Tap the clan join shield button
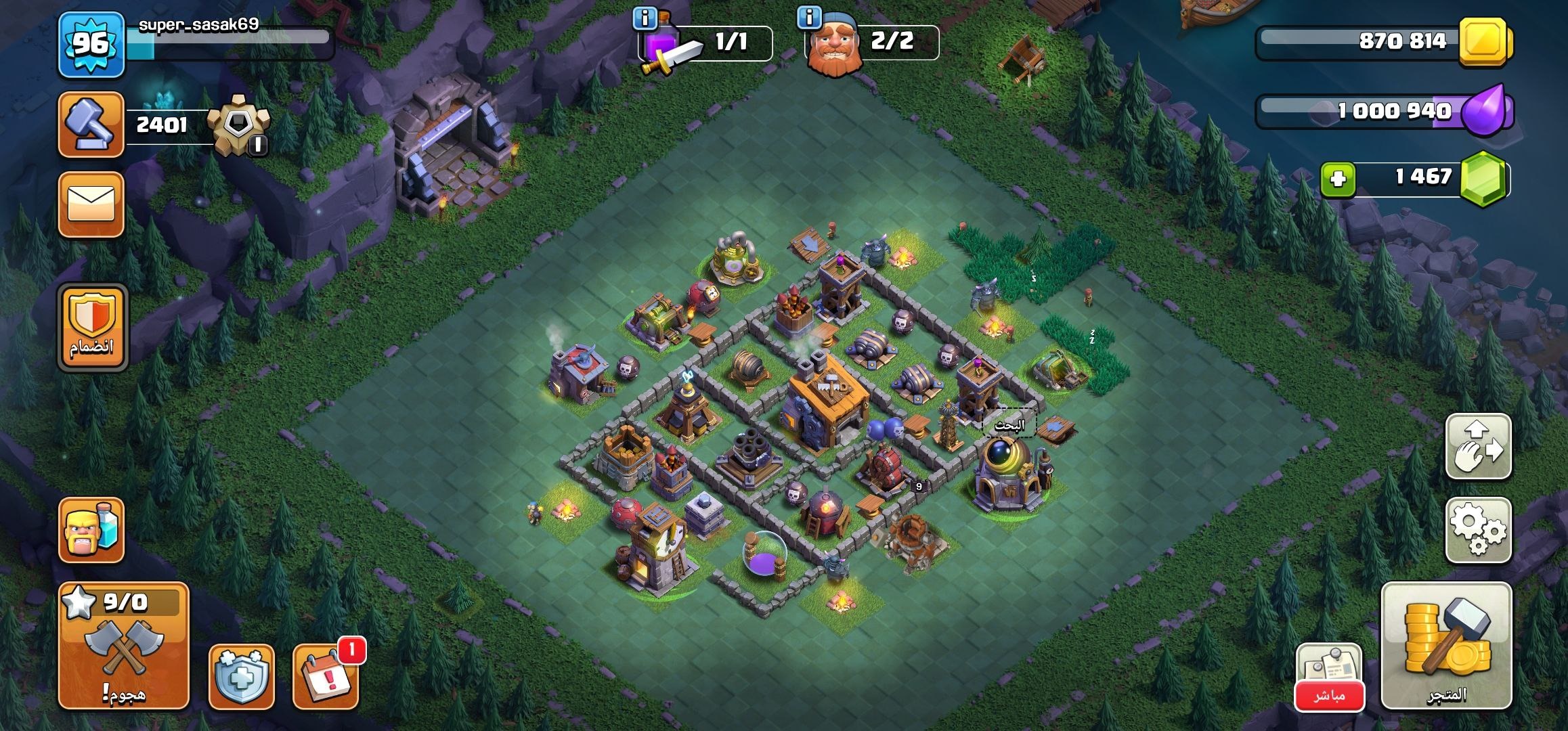This screenshot has width=1568, height=731. (92, 328)
